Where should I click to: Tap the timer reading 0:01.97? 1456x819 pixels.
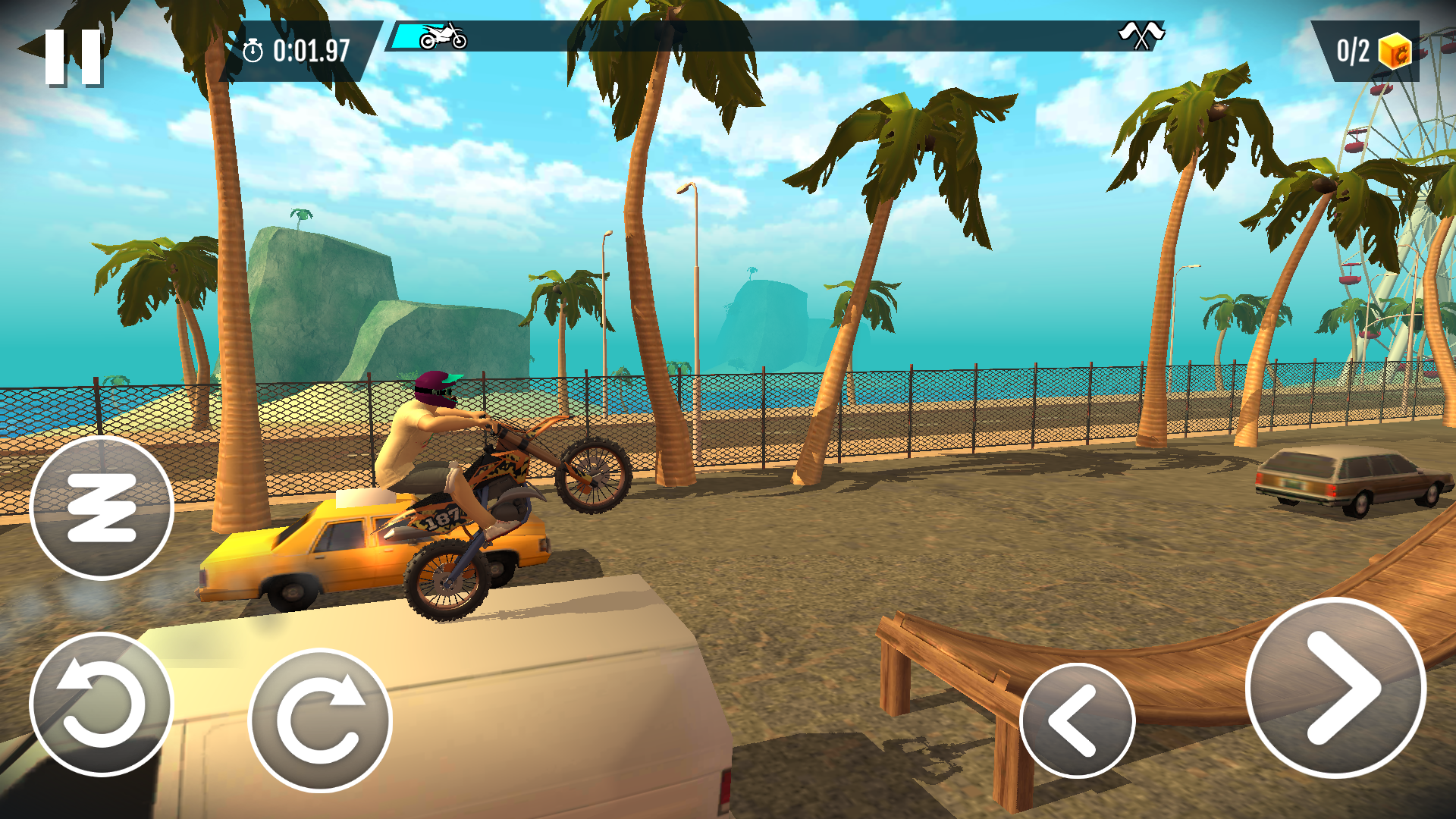pos(311,52)
